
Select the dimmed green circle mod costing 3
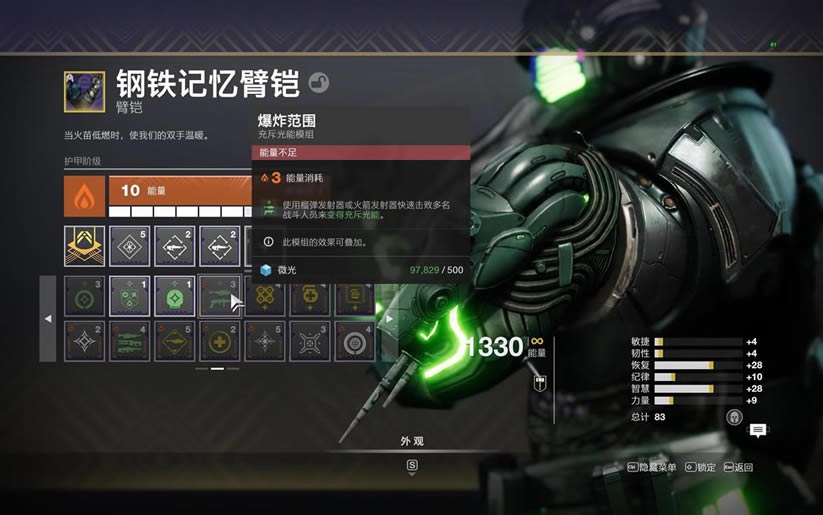[x=84, y=297]
